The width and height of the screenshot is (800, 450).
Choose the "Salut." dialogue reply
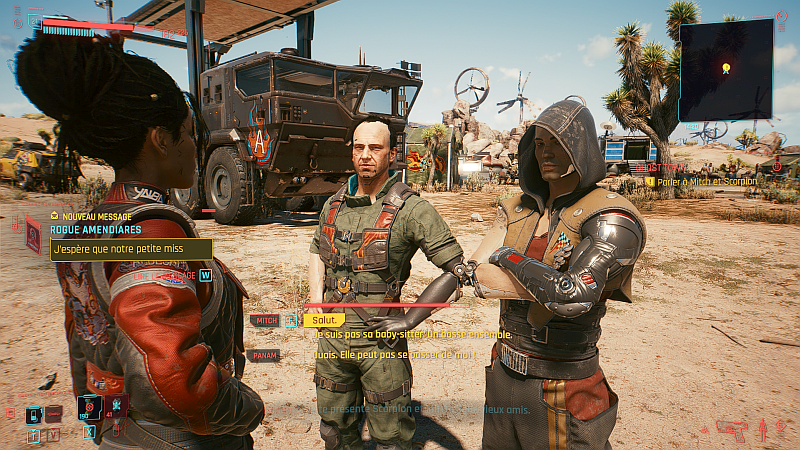click(x=323, y=320)
